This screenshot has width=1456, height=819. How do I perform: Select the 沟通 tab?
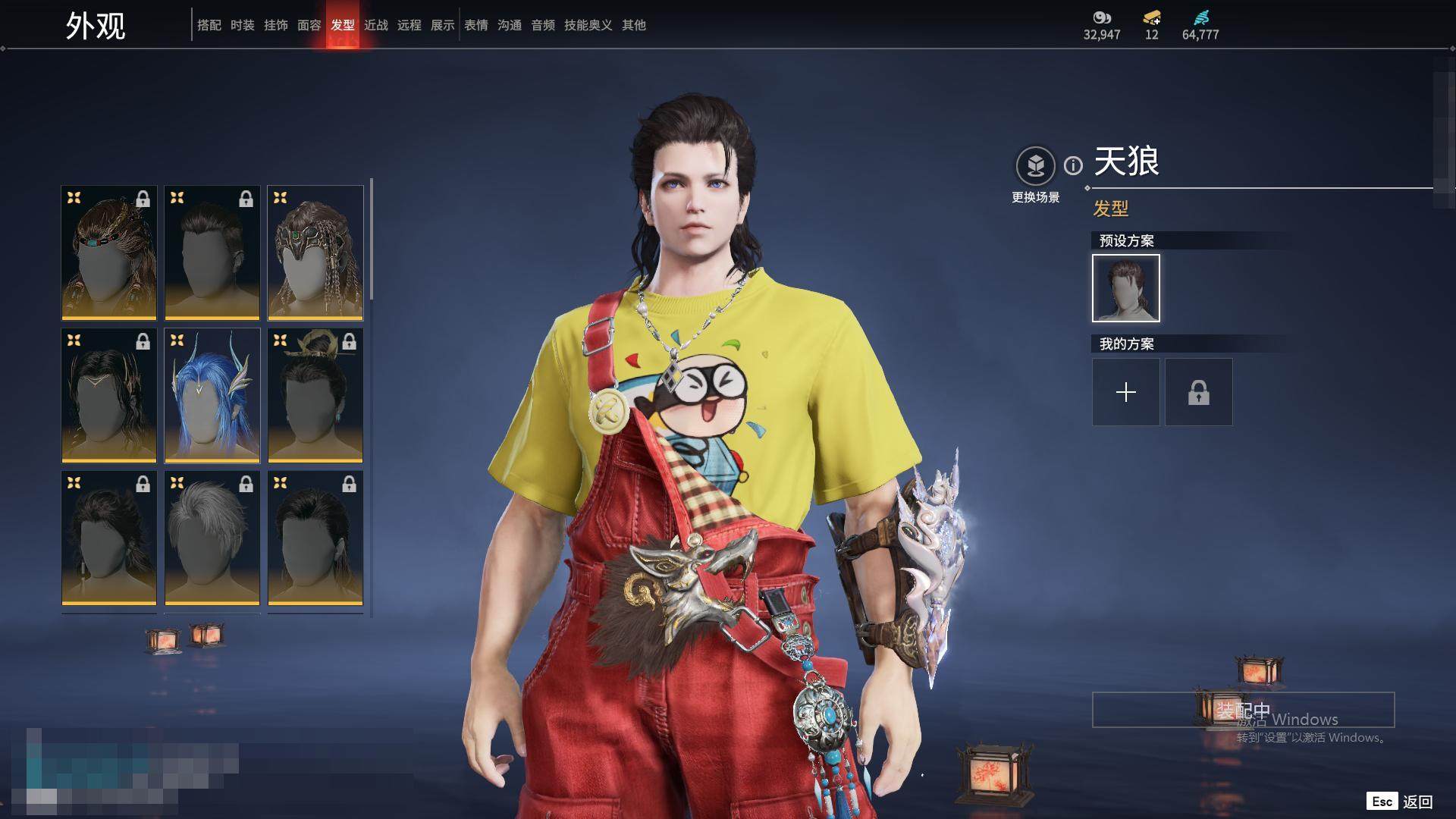click(509, 25)
